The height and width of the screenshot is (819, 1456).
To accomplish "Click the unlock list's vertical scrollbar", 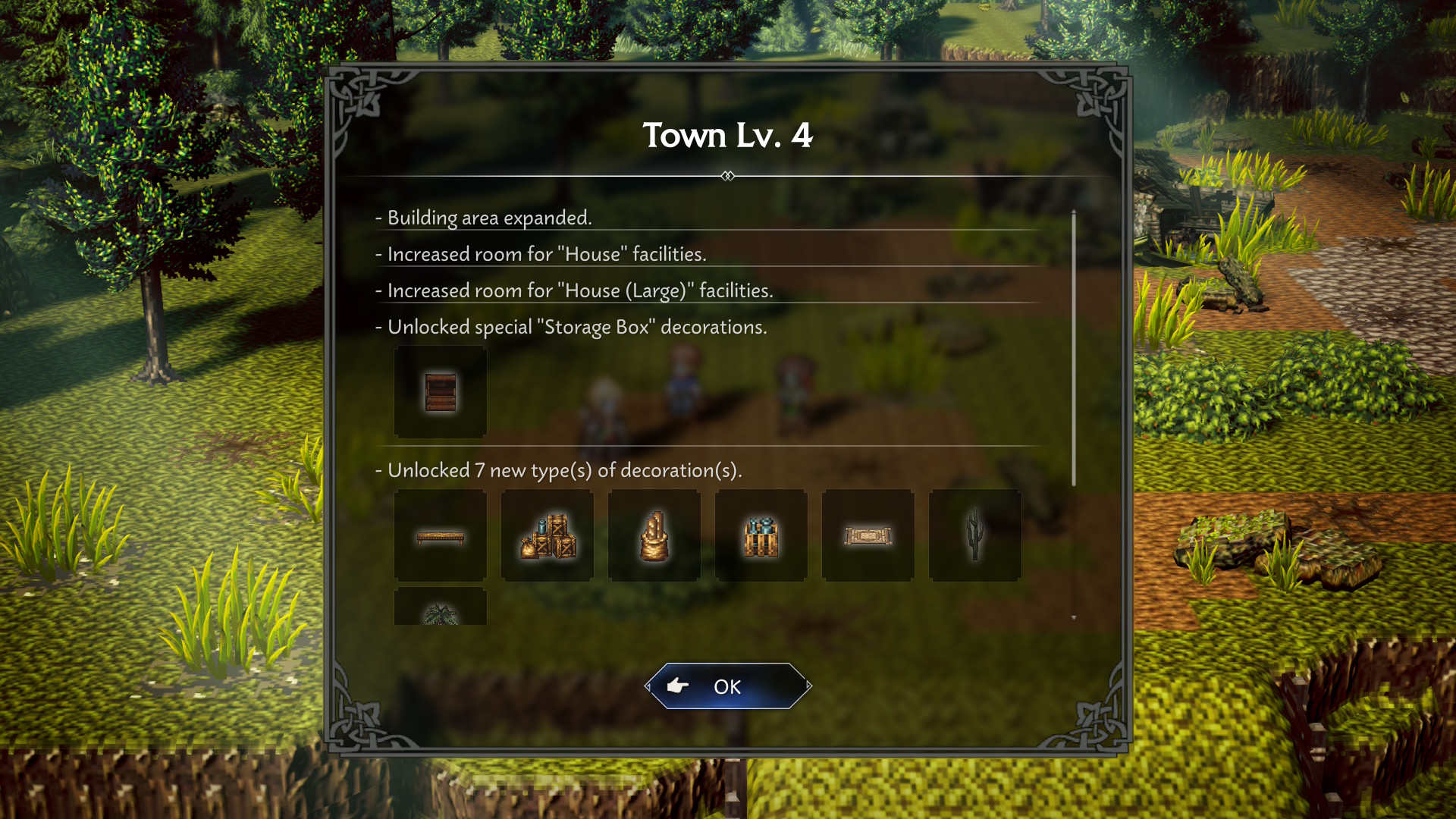I will (x=1074, y=349).
